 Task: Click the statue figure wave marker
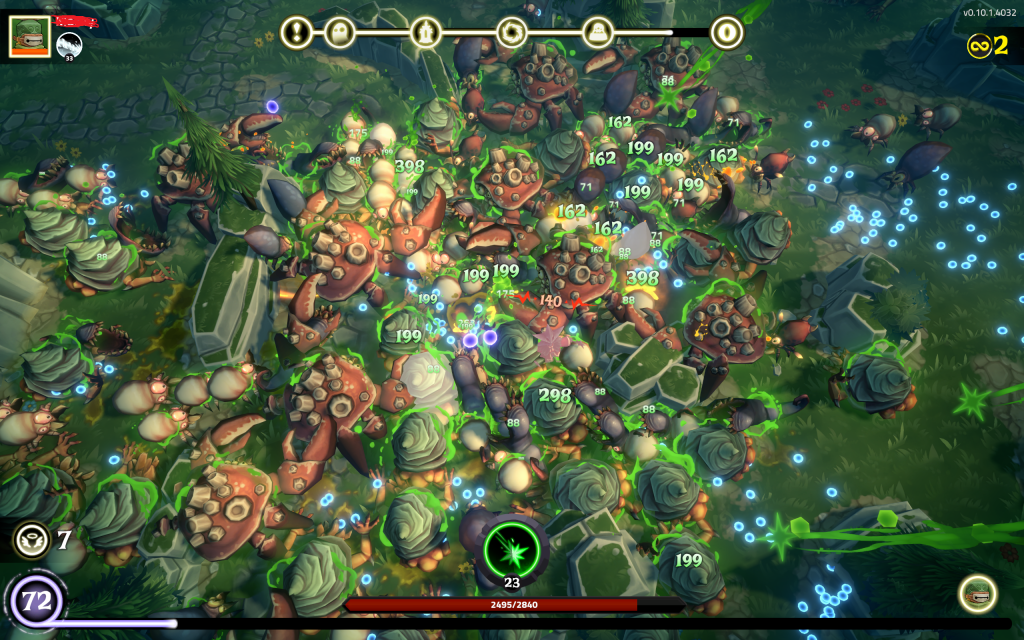[426, 32]
